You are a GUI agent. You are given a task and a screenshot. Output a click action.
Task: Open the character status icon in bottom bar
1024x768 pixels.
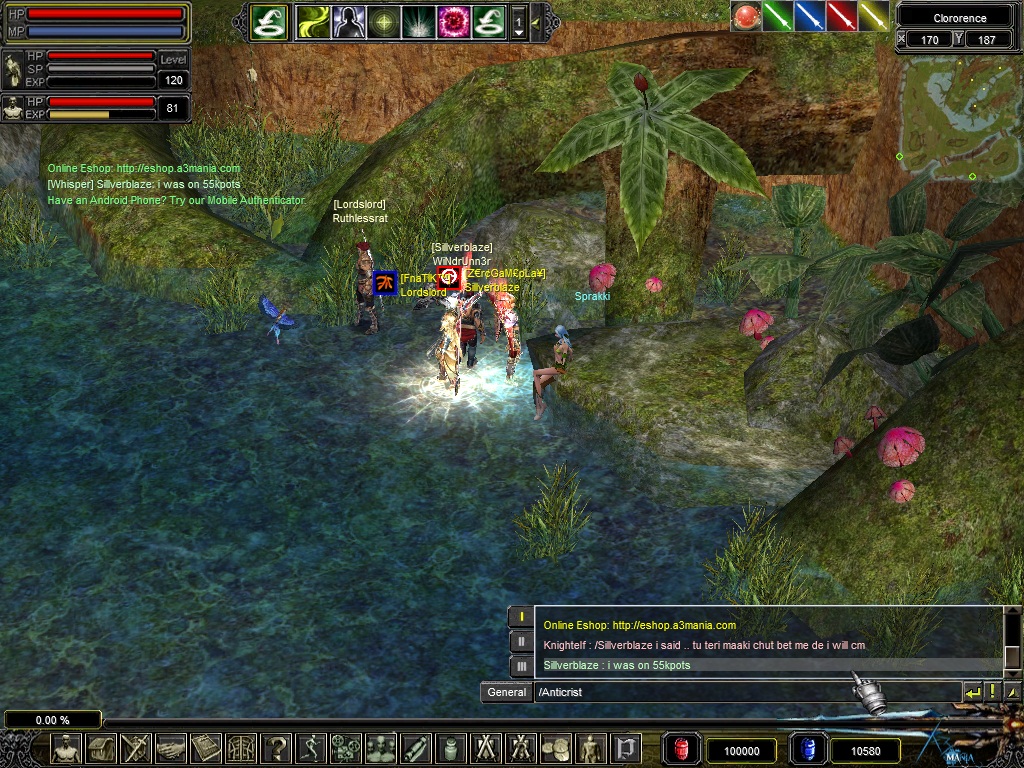point(67,748)
